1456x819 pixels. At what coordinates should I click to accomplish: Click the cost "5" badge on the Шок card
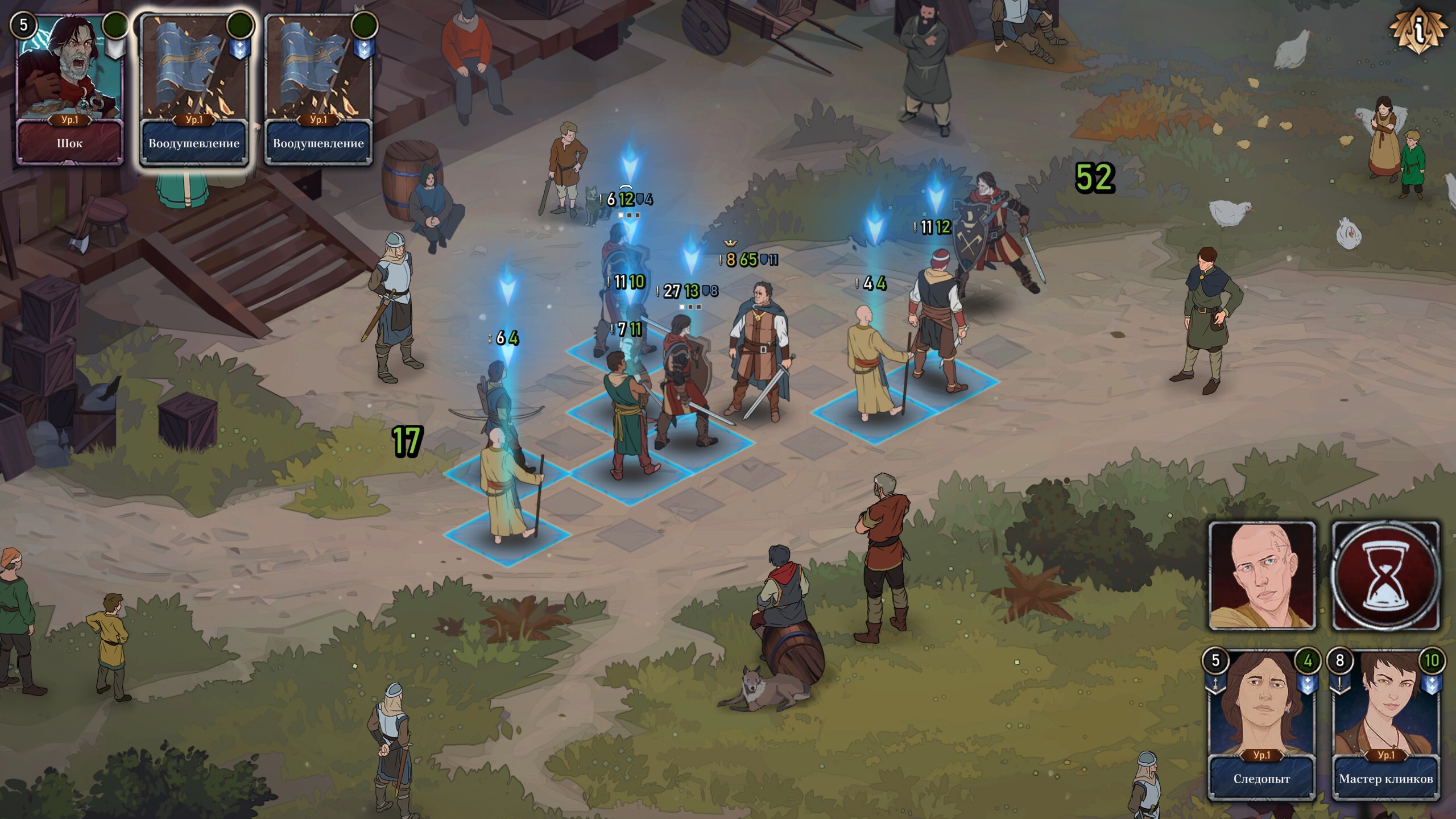coord(24,24)
